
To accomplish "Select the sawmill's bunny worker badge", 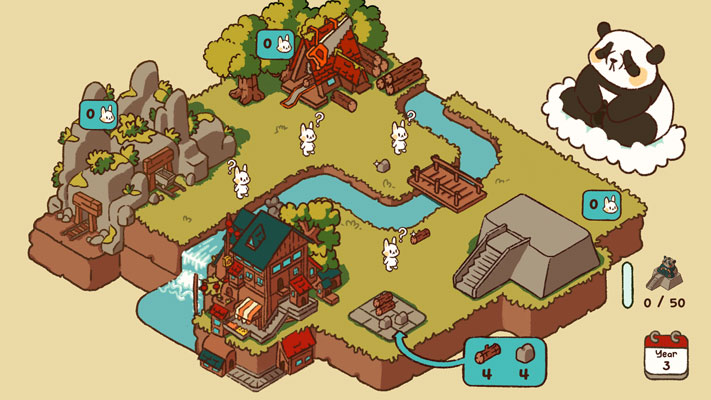I will click(275, 44).
